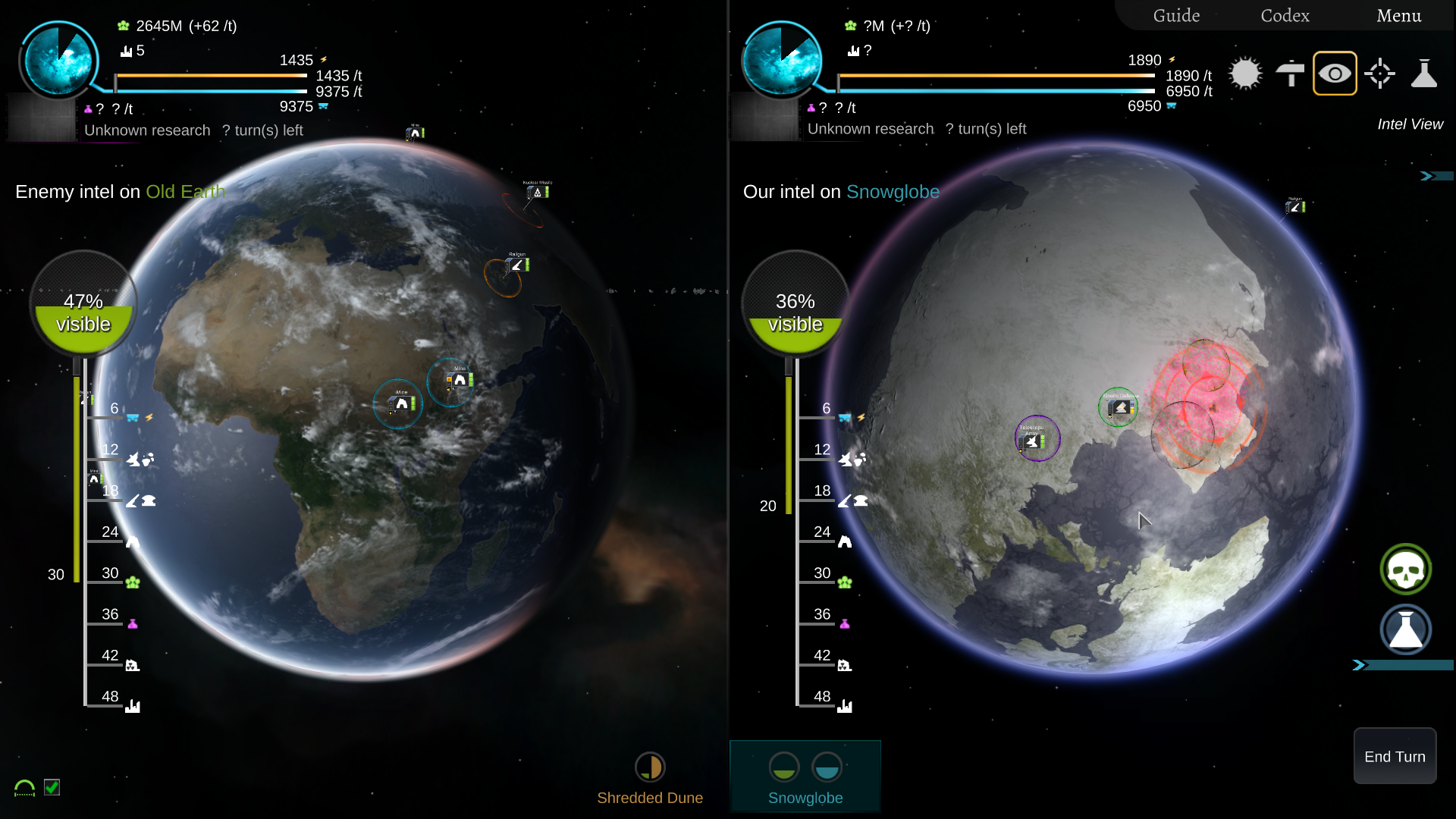Screen dimensions: 1456x819
Task: Select the sun icon view
Action: click(x=1245, y=74)
